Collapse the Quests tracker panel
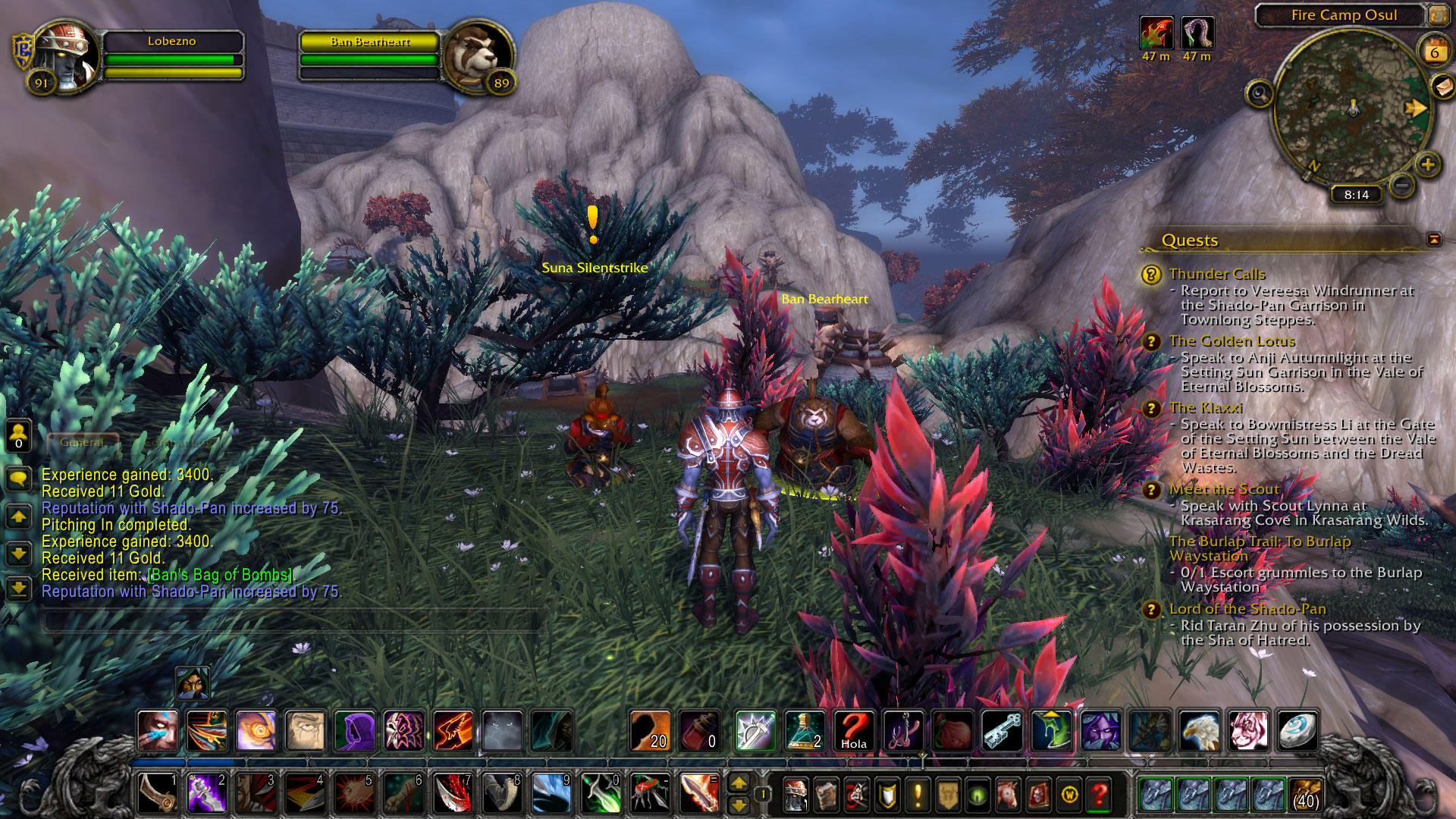1456x819 pixels. click(x=1434, y=240)
